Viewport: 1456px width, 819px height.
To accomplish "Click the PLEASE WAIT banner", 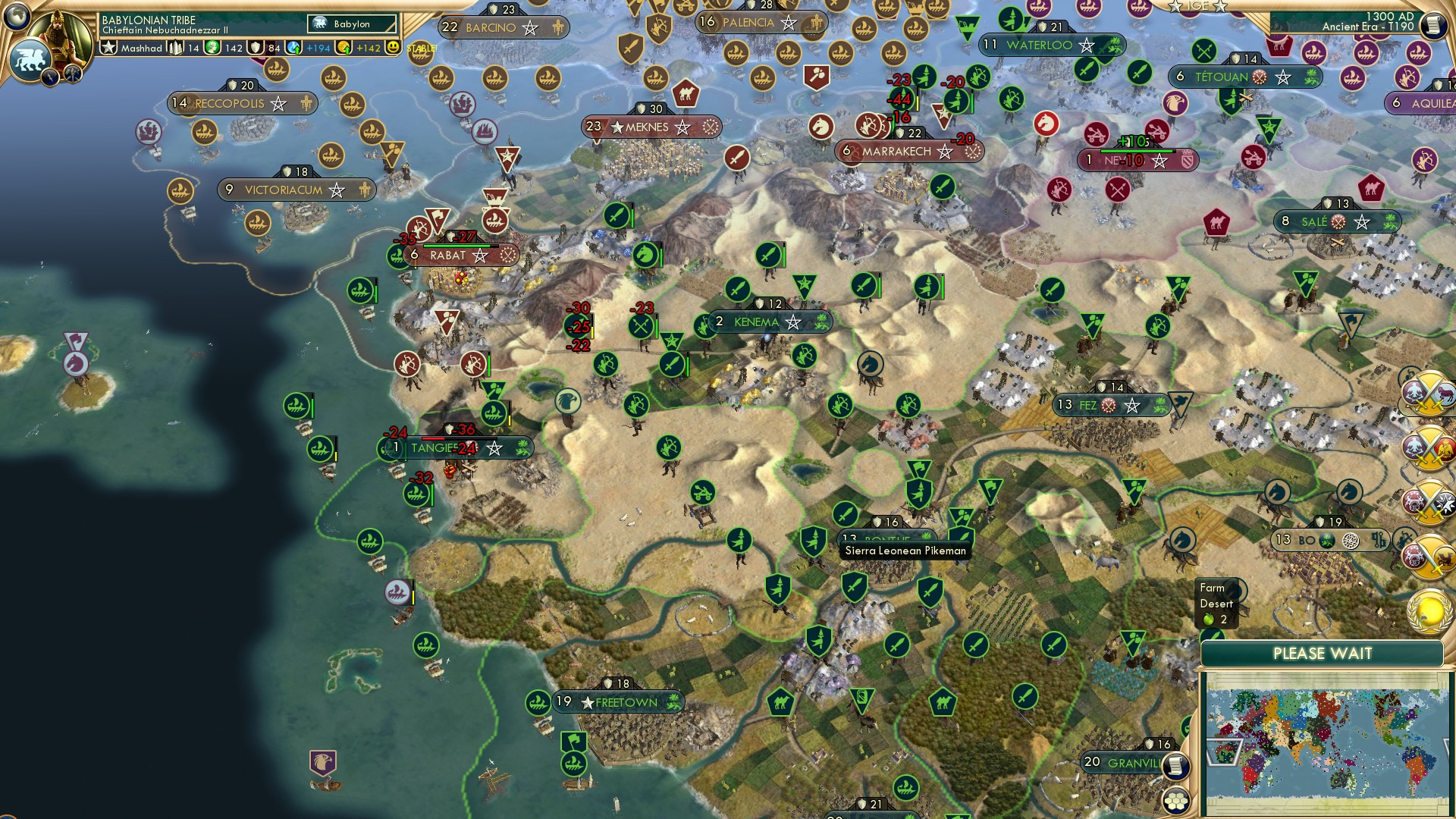I will click(1325, 653).
